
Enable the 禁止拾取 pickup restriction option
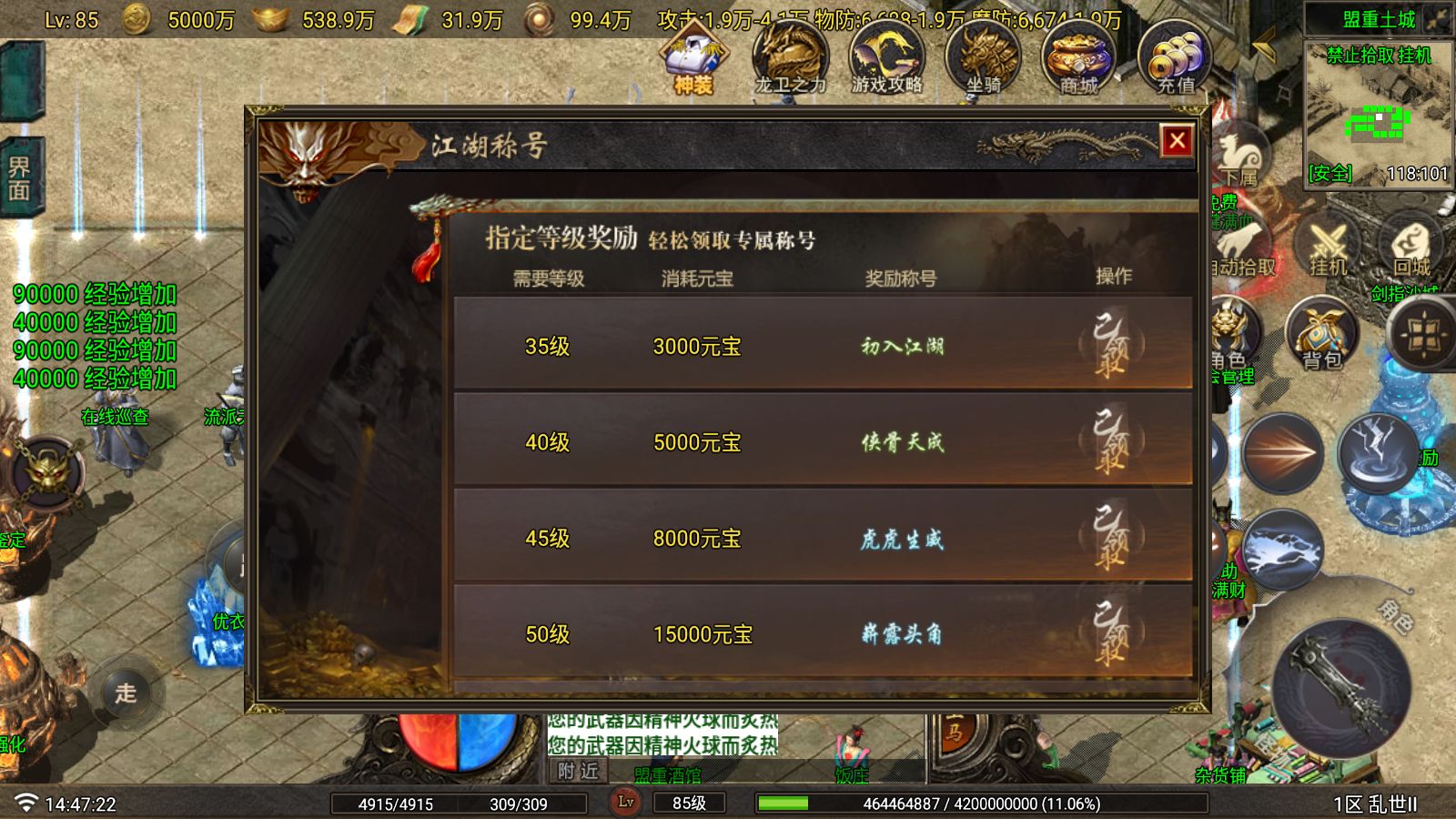(1358, 56)
